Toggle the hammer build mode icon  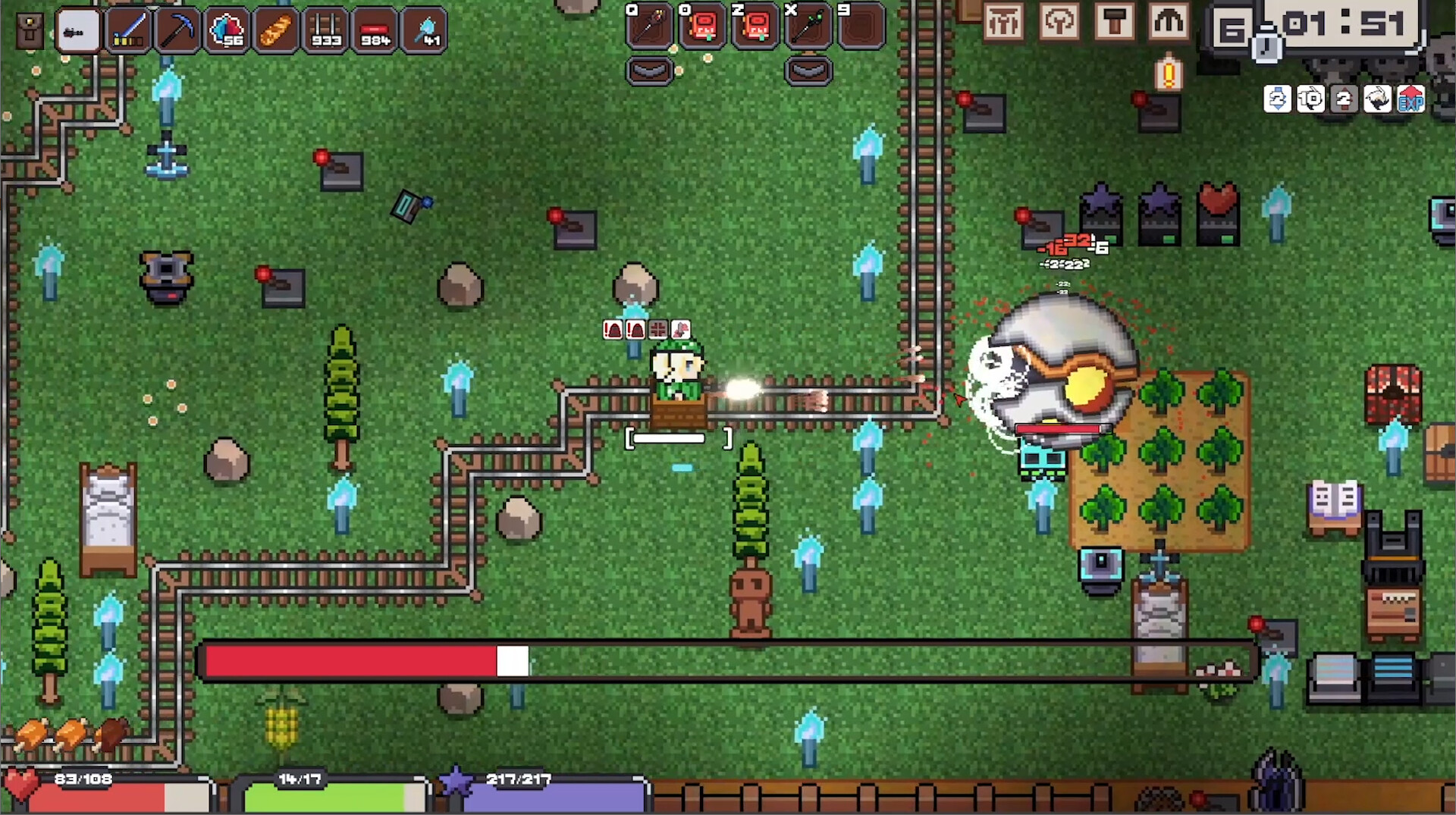(x=1115, y=23)
